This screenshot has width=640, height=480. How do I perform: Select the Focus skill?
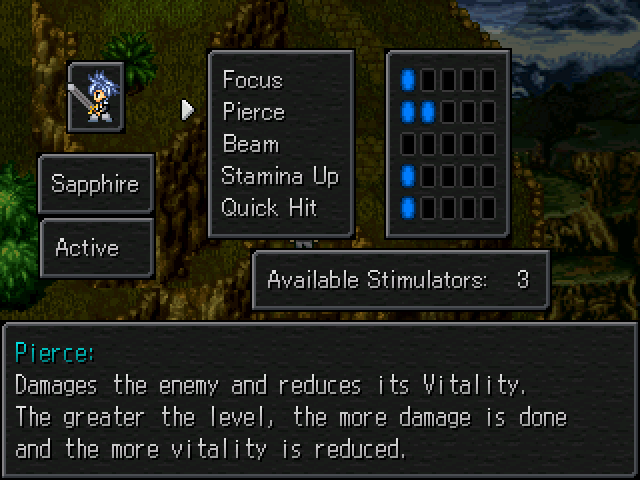click(x=252, y=80)
